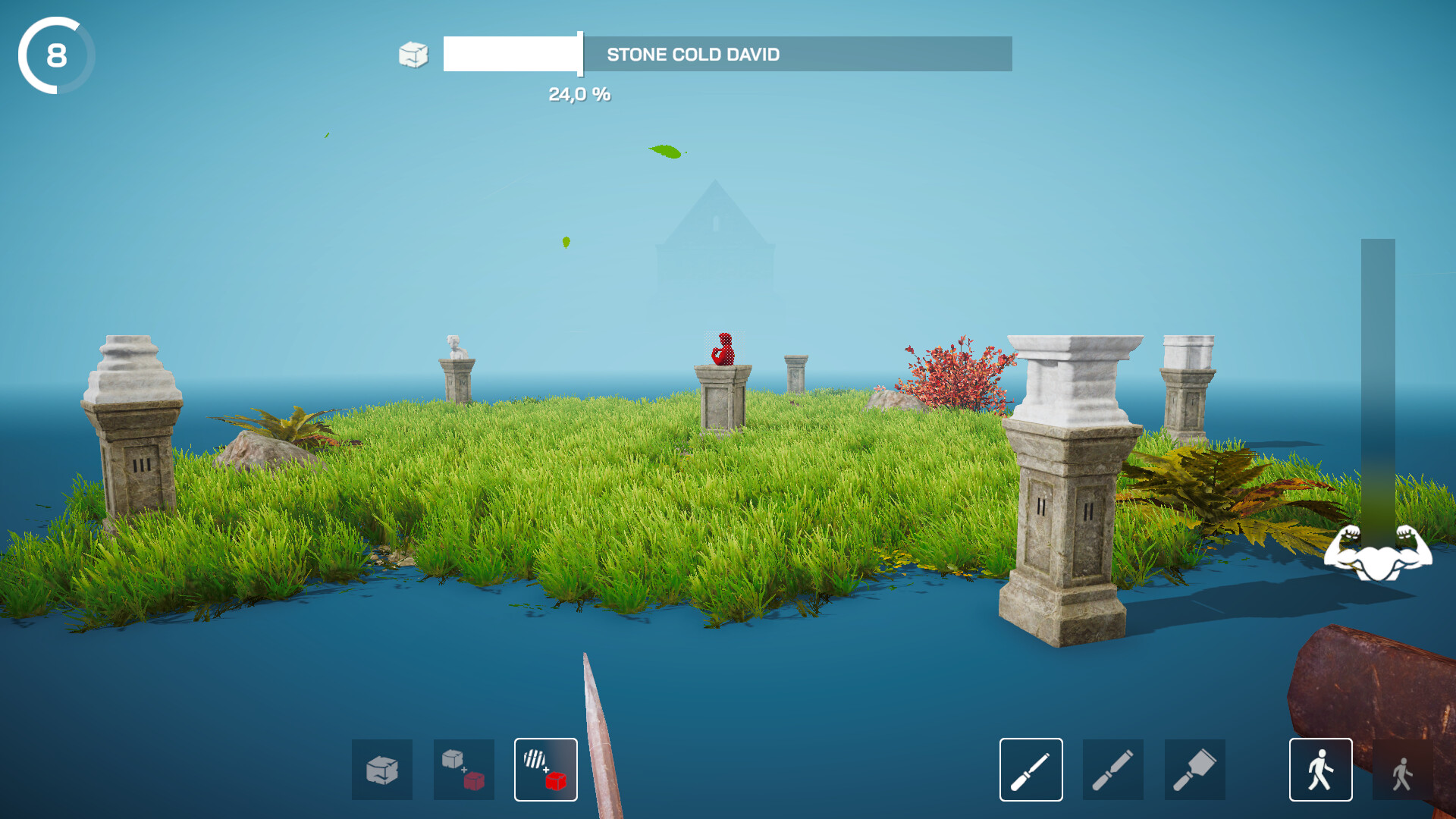Click the 24,0 % completion text
1456x819 pixels.
click(x=579, y=95)
